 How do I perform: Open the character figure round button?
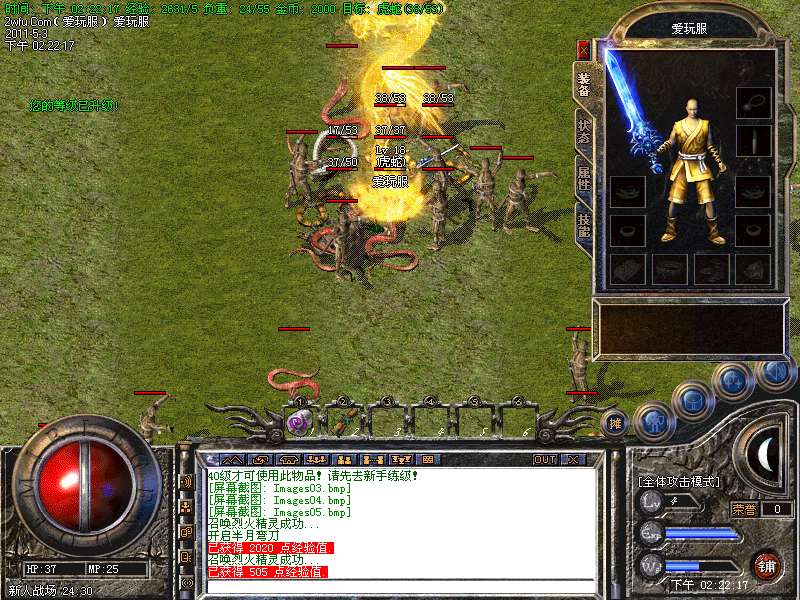point(654,422)
